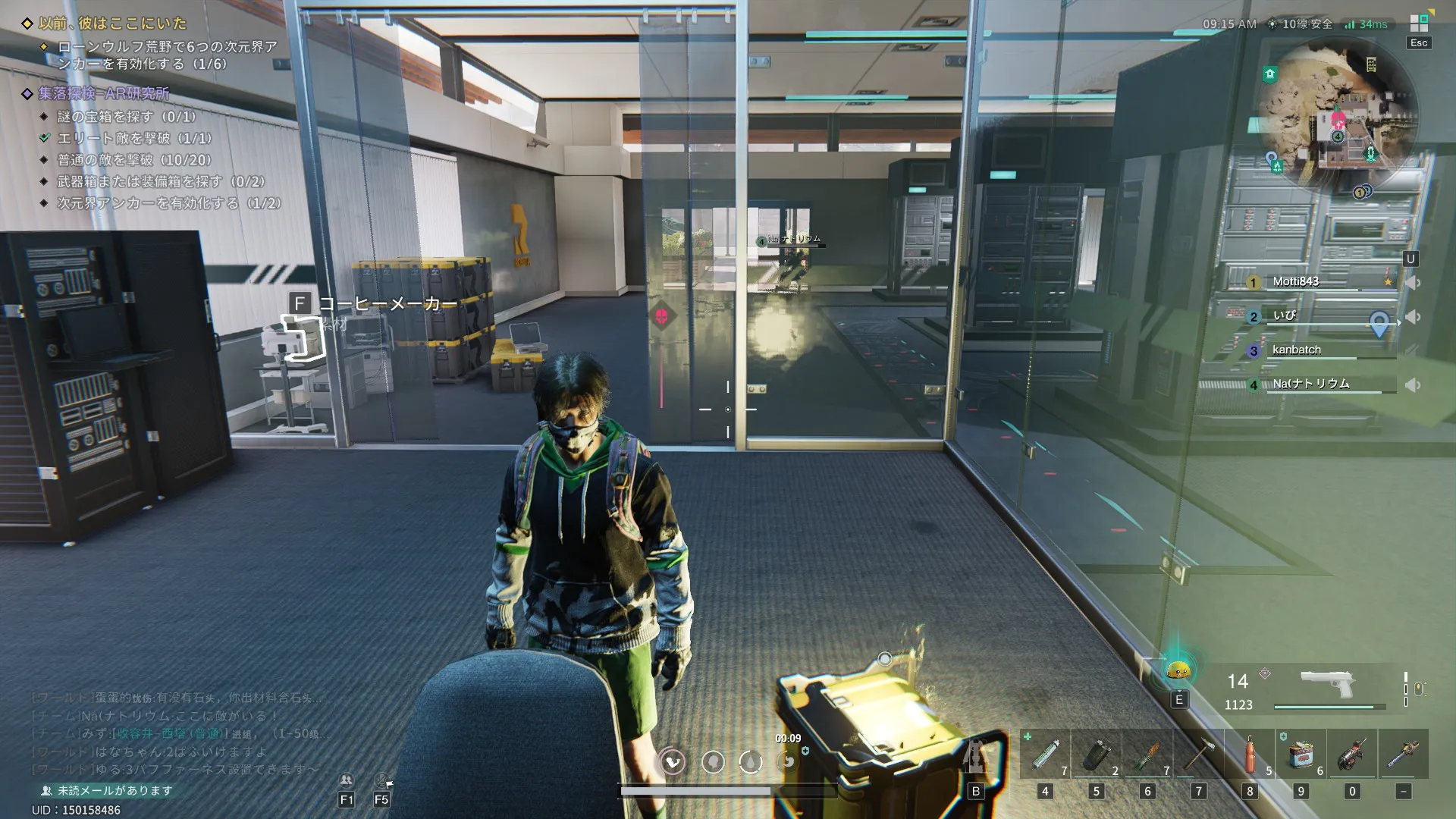Image resolution: width=1456 pixels, height=819 pixels.
Task: Toggle the voice speaker icon beside Motti843
Action: point(1412,282)
